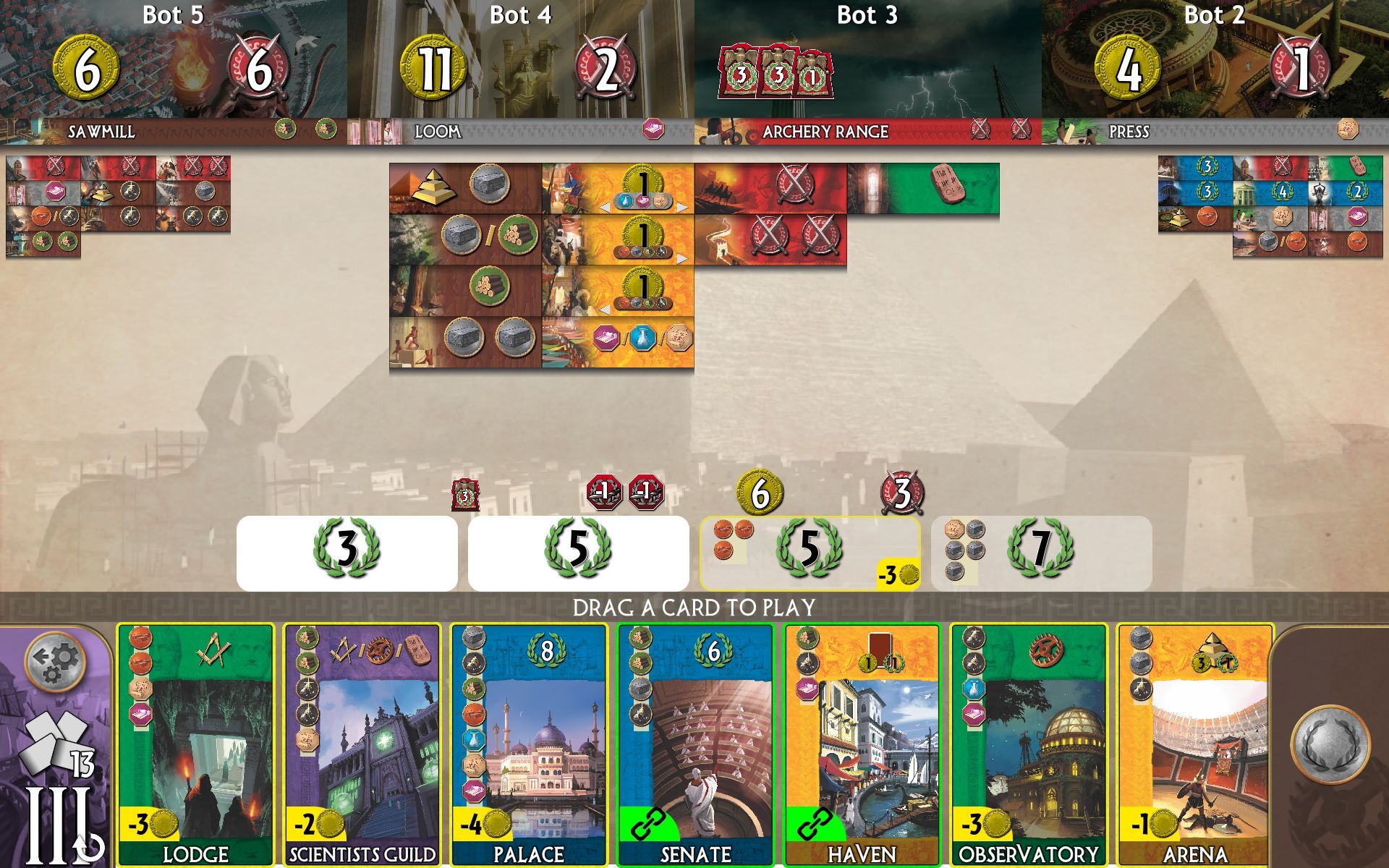Click the Archery Range strip under Bot 3
The height and width of the screenshot is (868, 1389).
point(825,132)
